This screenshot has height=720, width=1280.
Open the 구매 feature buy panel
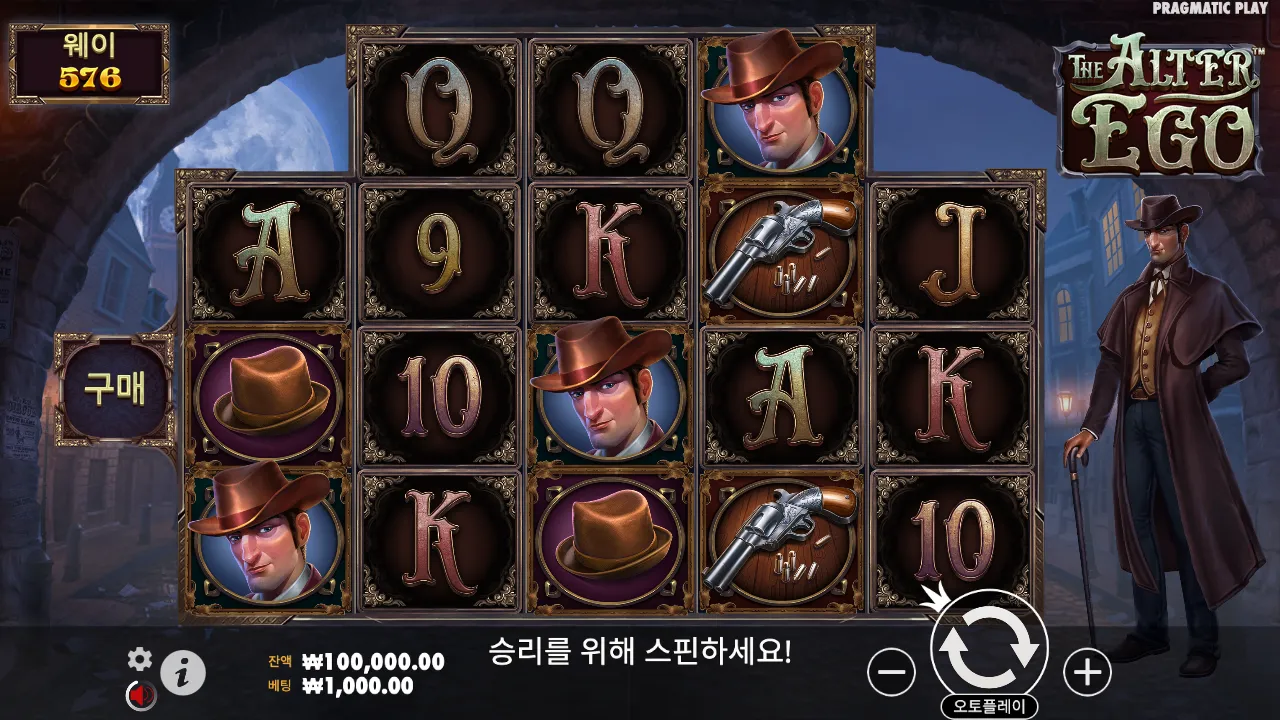point(114,390)
